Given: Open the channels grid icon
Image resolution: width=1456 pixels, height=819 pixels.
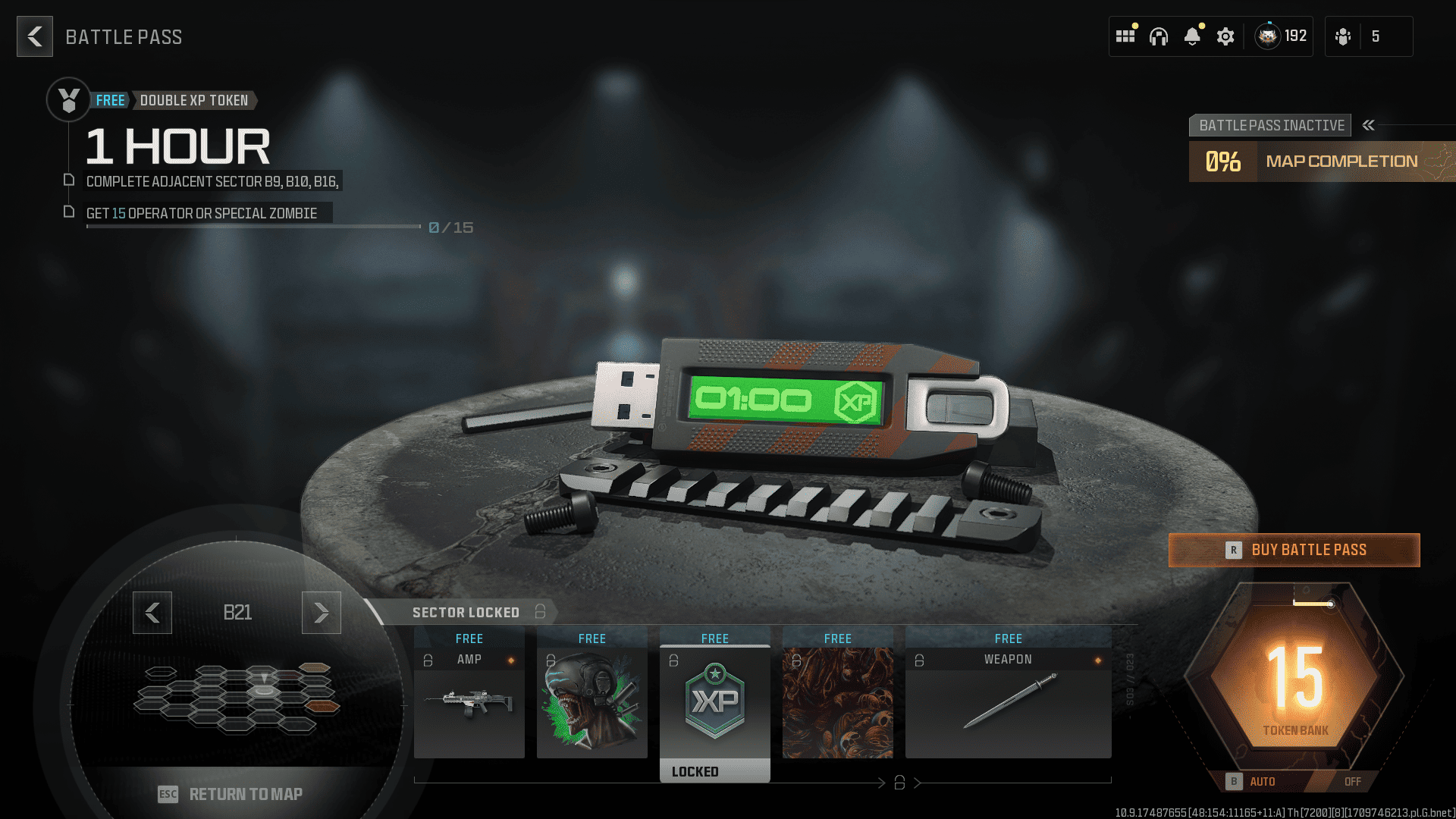Looking at the screenshot, I should pos(1126,36).
